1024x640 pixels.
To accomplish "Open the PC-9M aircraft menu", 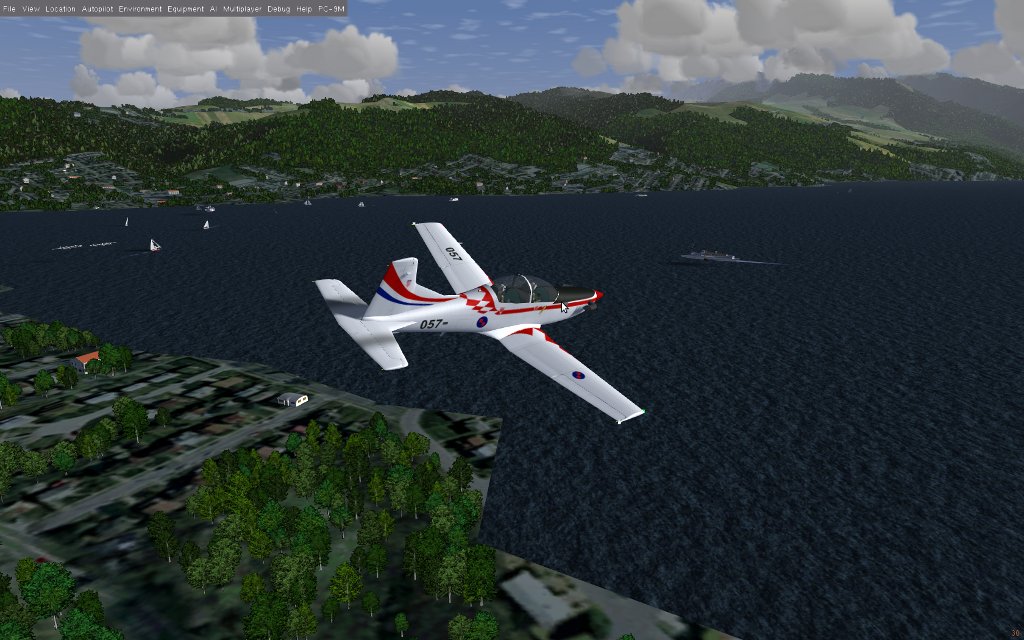I will pyautogui.click(x=331, y=8).
